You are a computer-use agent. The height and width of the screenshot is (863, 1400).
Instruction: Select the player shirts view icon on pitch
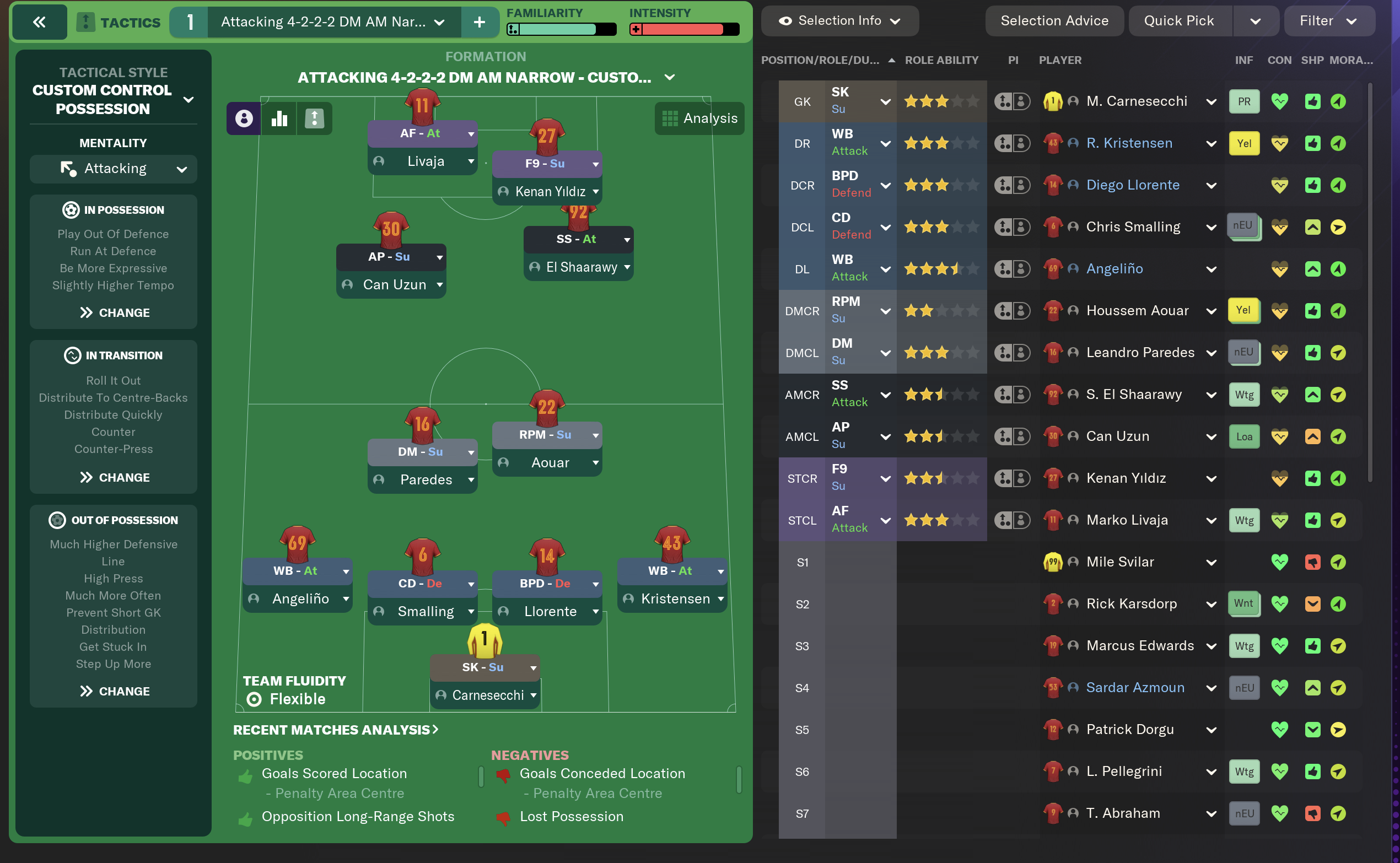(244, 118)
